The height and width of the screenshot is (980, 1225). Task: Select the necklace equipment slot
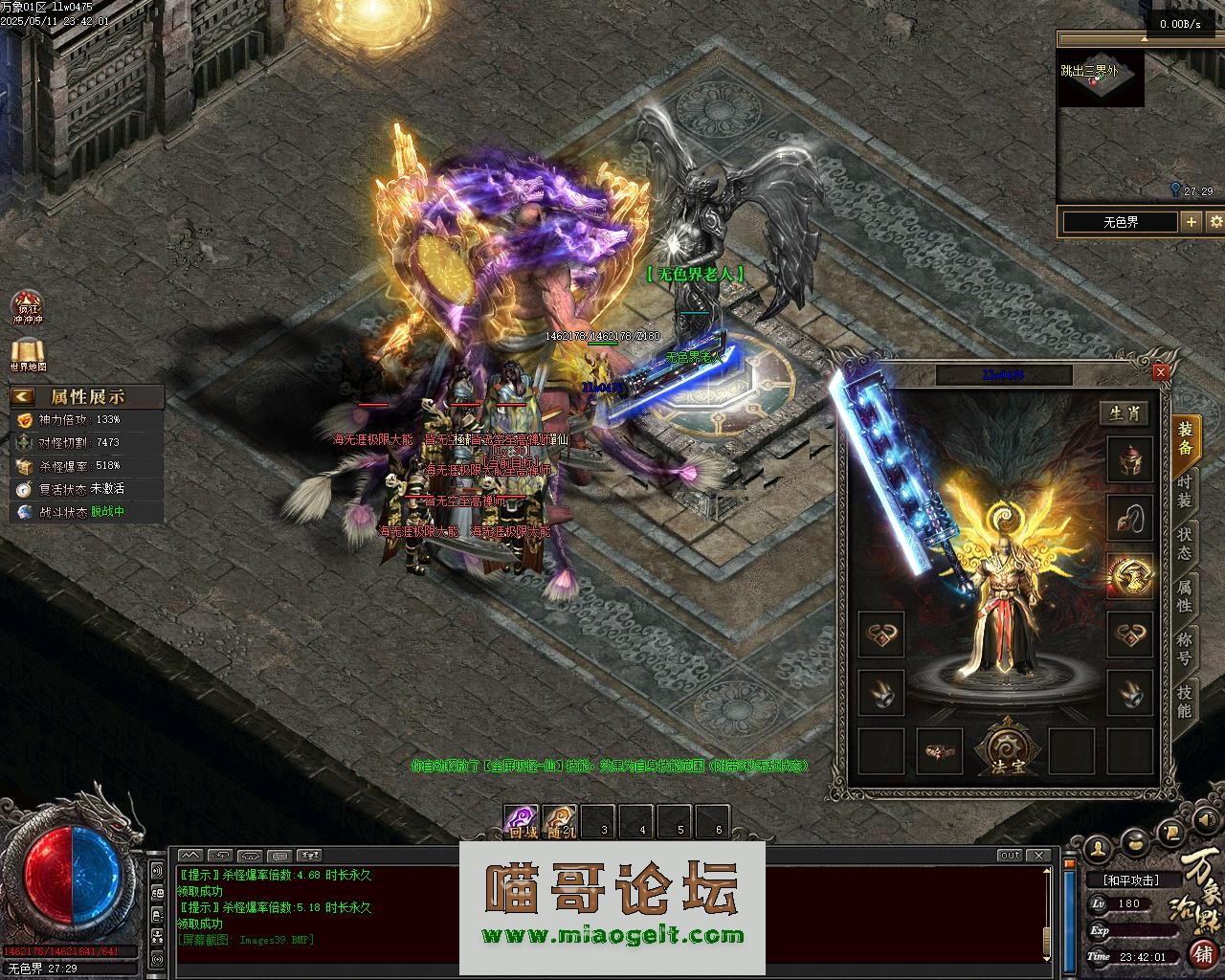click(x=1129, y=518)
